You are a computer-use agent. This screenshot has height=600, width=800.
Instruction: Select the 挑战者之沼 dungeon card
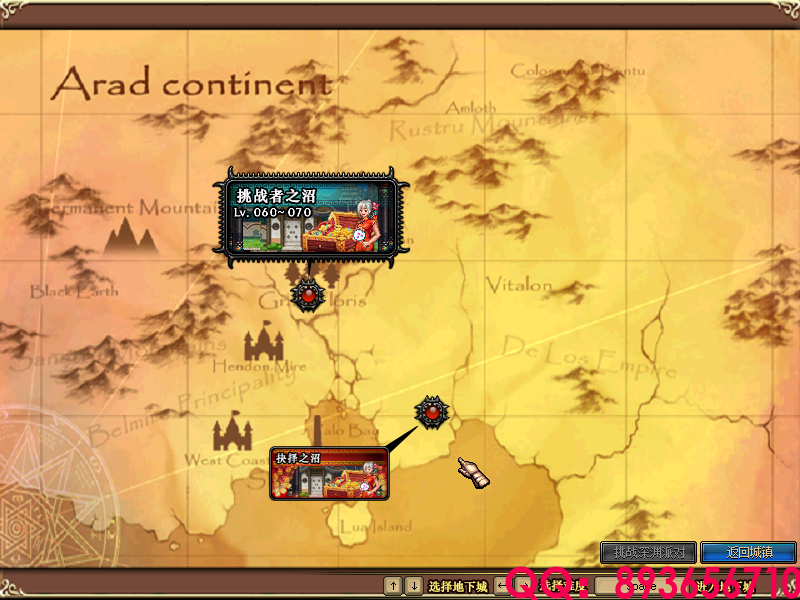click(x=309, y=216)
